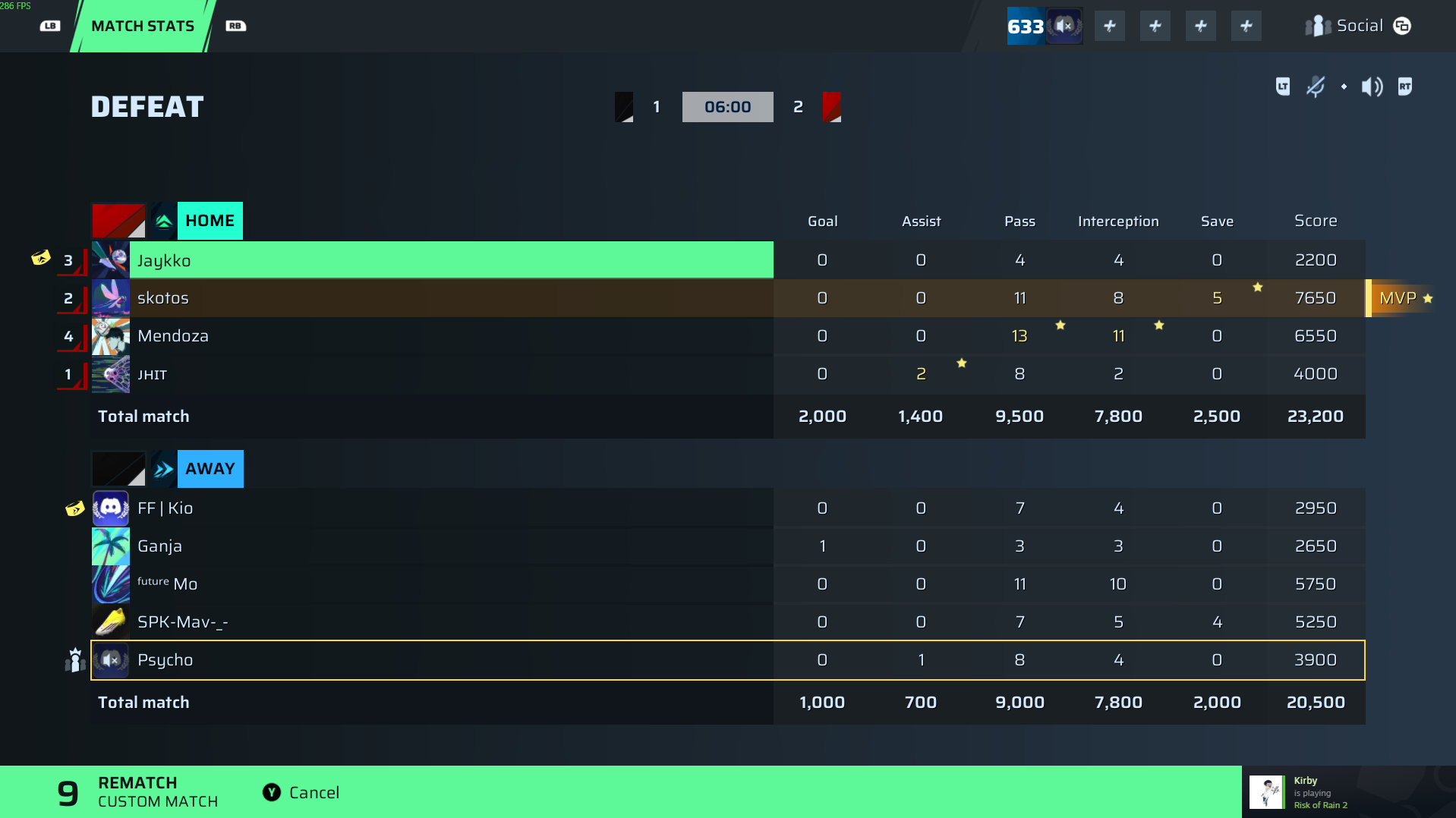Viewport: 1456px width, 818px height.
Task: Toggle the speaker volume icon
Action: [1372, 87]
